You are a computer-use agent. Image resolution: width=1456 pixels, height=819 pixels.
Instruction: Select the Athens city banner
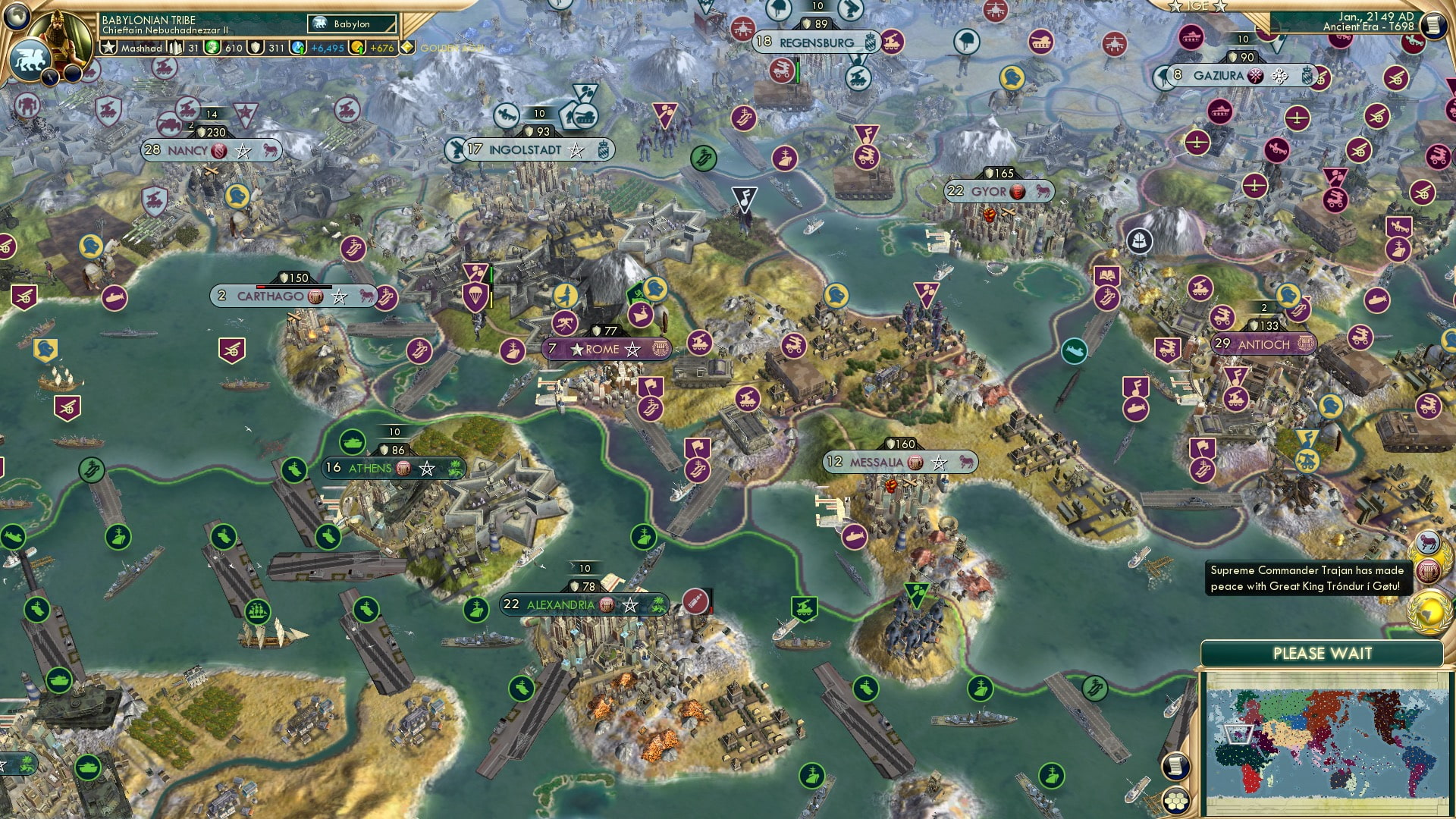point(372,469)
